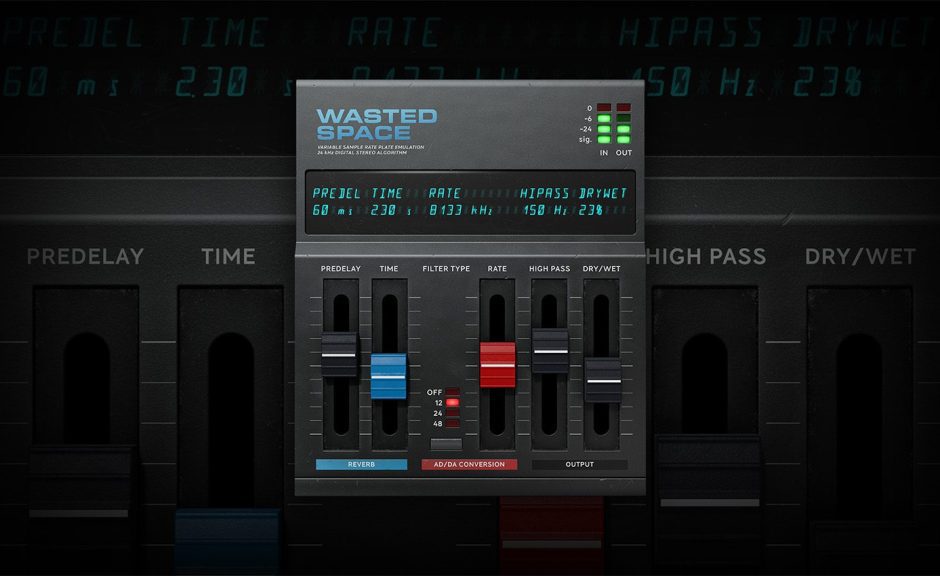Choose the 48 filter type indicator

click(453, 424)
